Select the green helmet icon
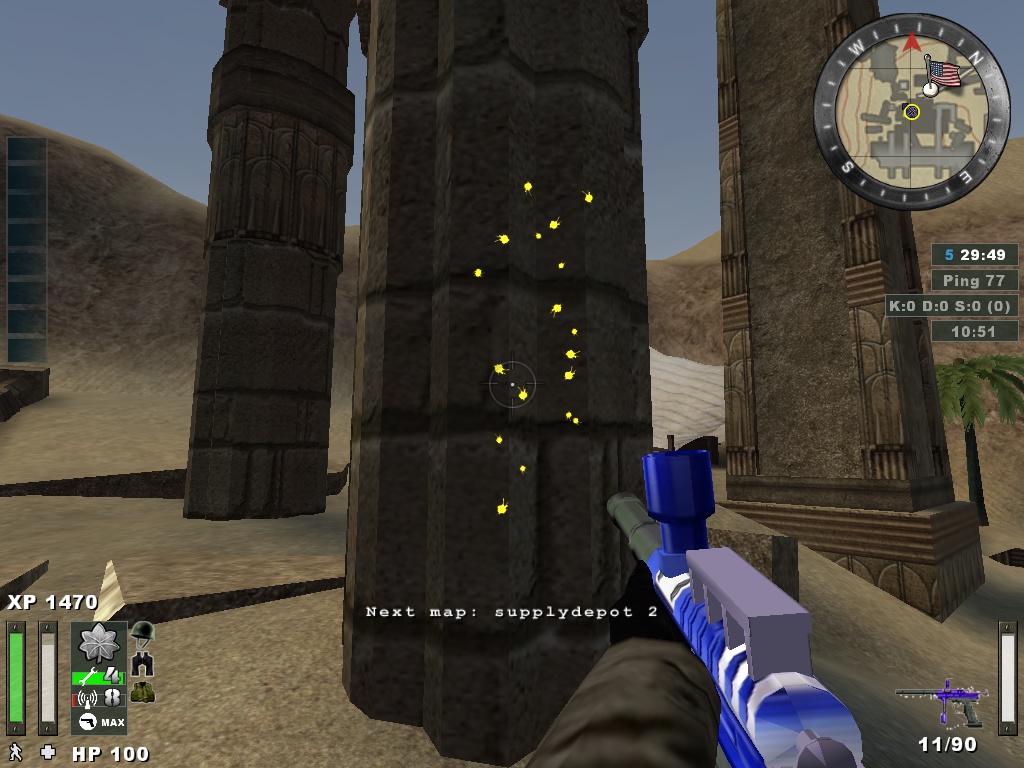The height and width of the screenshot is (768, 1024). 143,632
